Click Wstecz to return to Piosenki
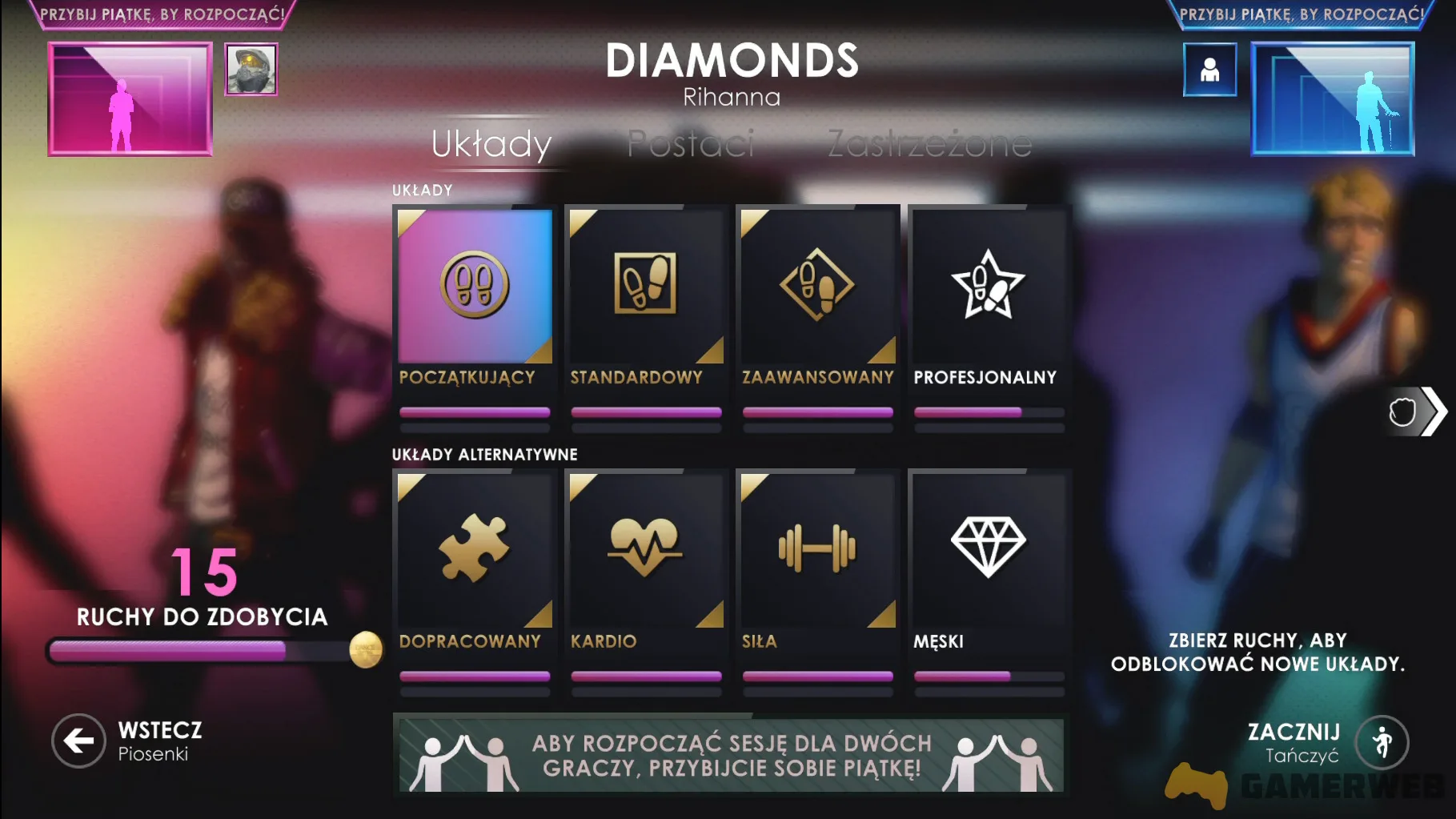1456x819 pixels. [77, 741]
